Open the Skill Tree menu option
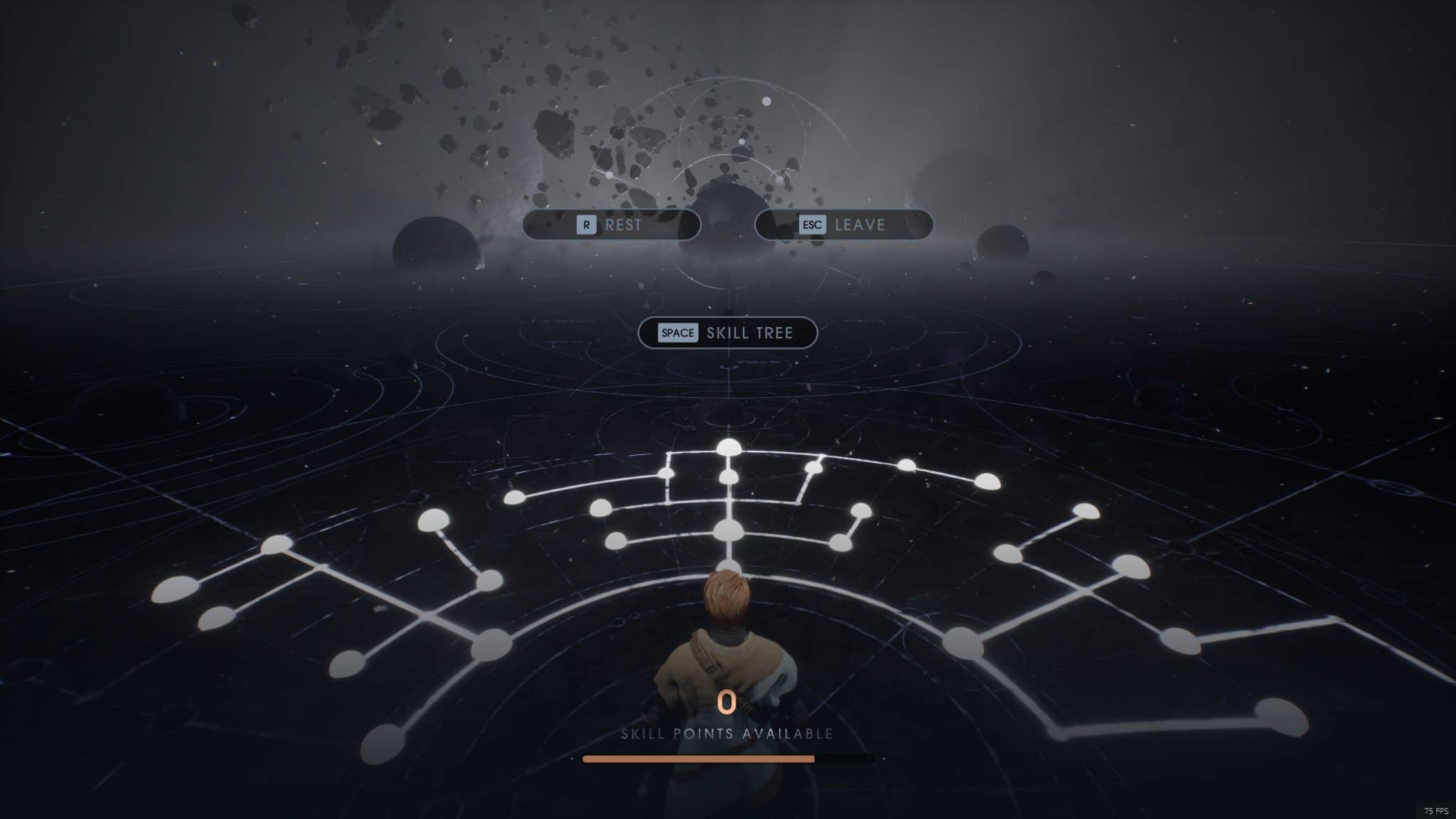Image resolution: width=1456 pixels, height=819 pixels. click(x=729, y=333)
